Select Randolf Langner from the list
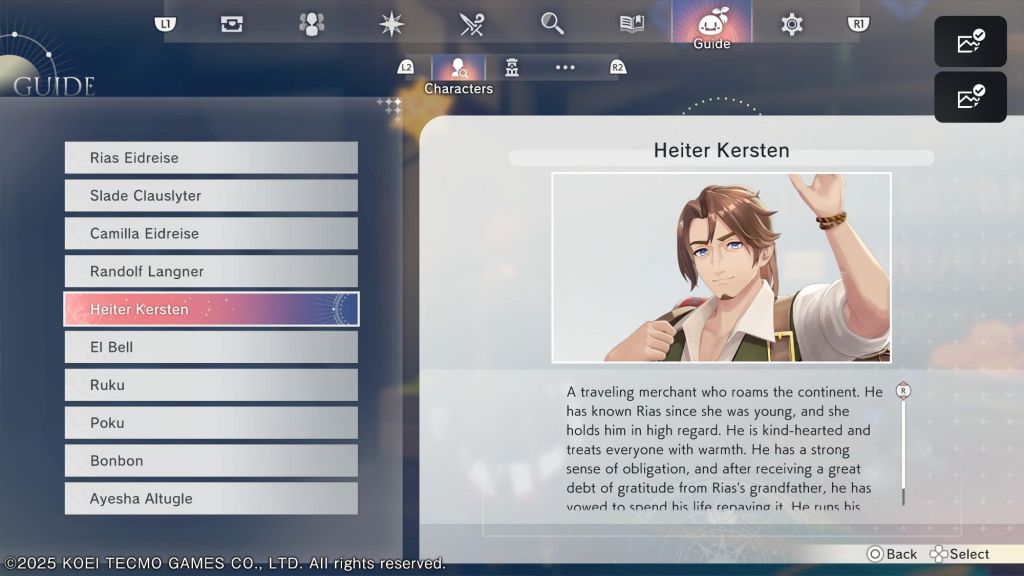The image size is (1024, 576). [x=211, y=272]
